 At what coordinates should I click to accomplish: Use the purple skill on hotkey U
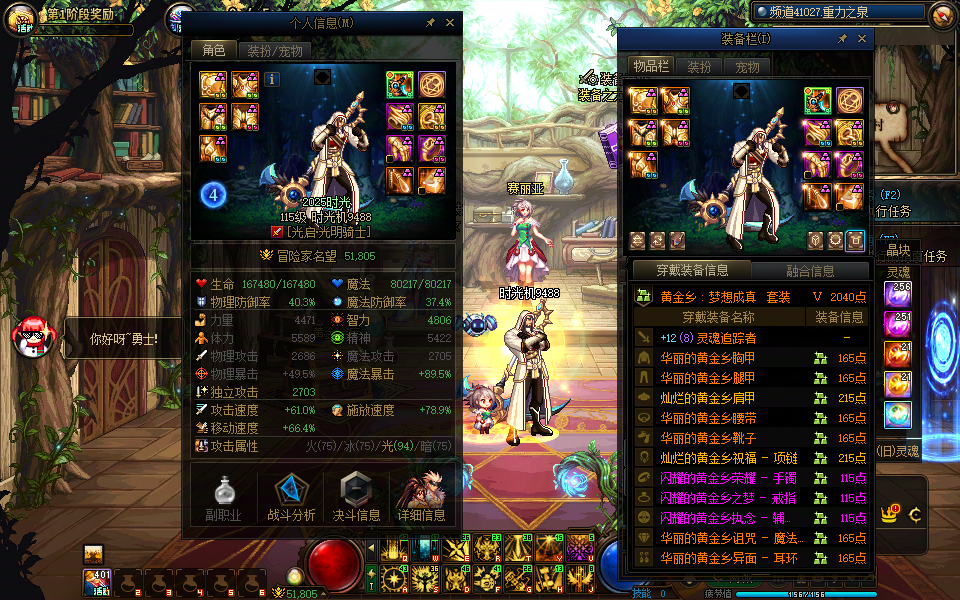coord(579,548)
